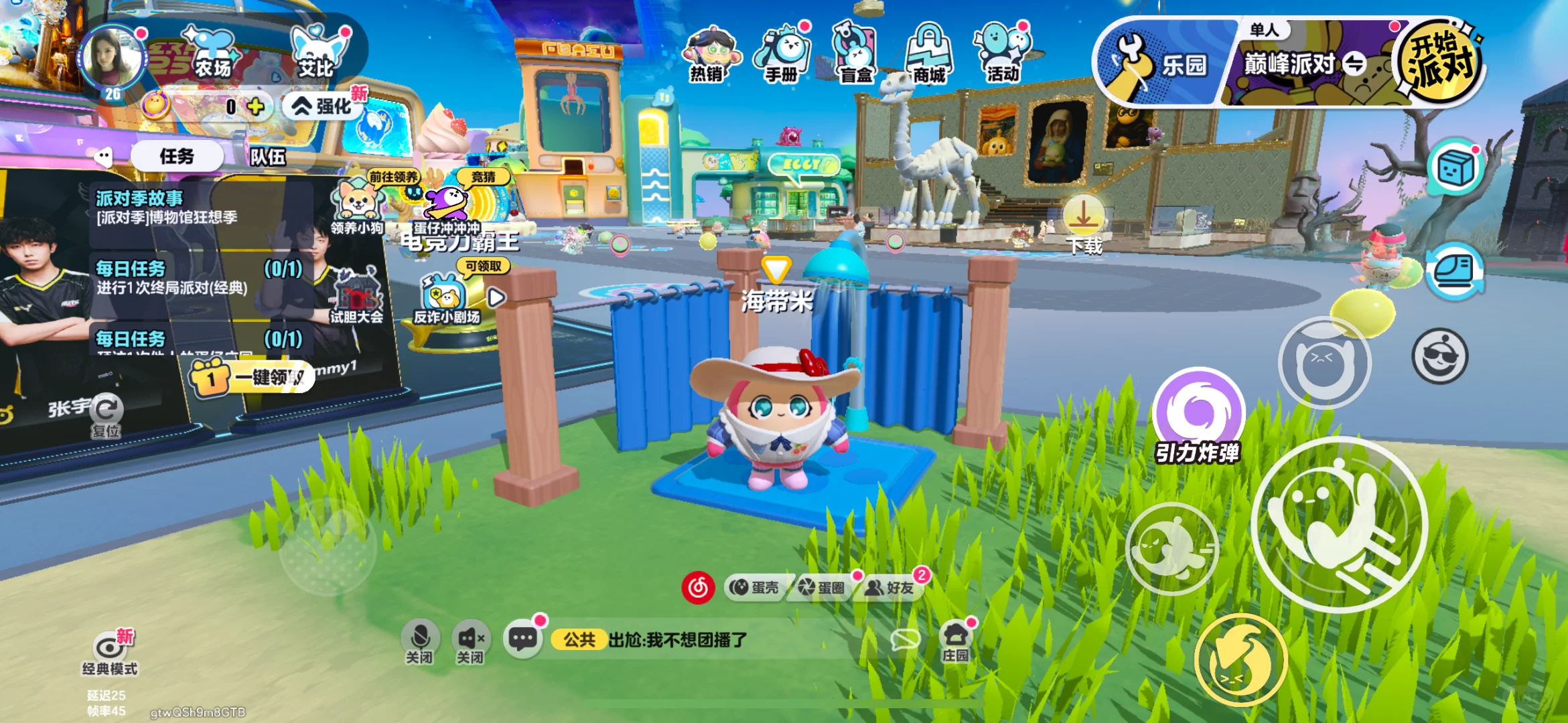This screenshot has width=1568, height=723.
Task: Open the public chat speech bubble
Action: (x=522, y=638)
